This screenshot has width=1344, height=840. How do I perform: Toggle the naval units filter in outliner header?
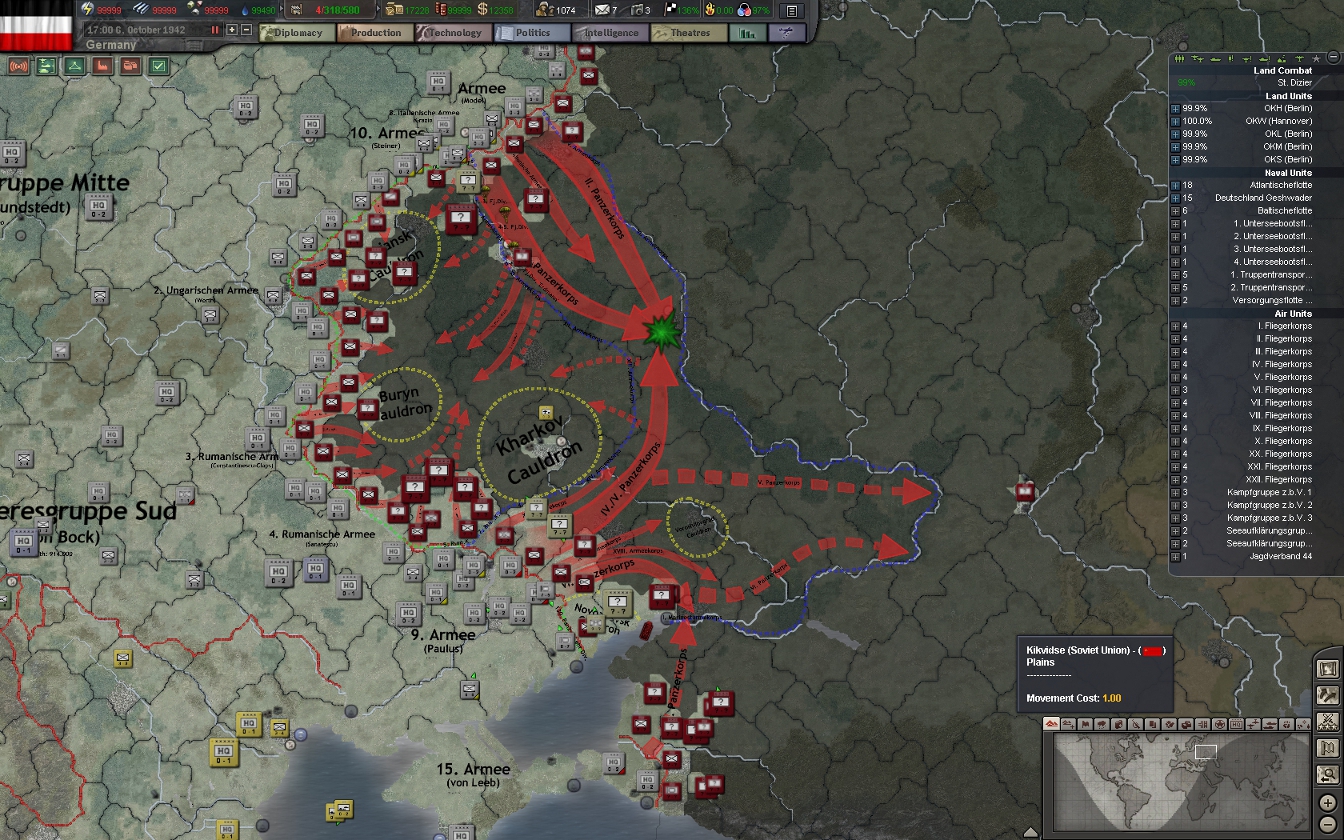point(1215,58)
